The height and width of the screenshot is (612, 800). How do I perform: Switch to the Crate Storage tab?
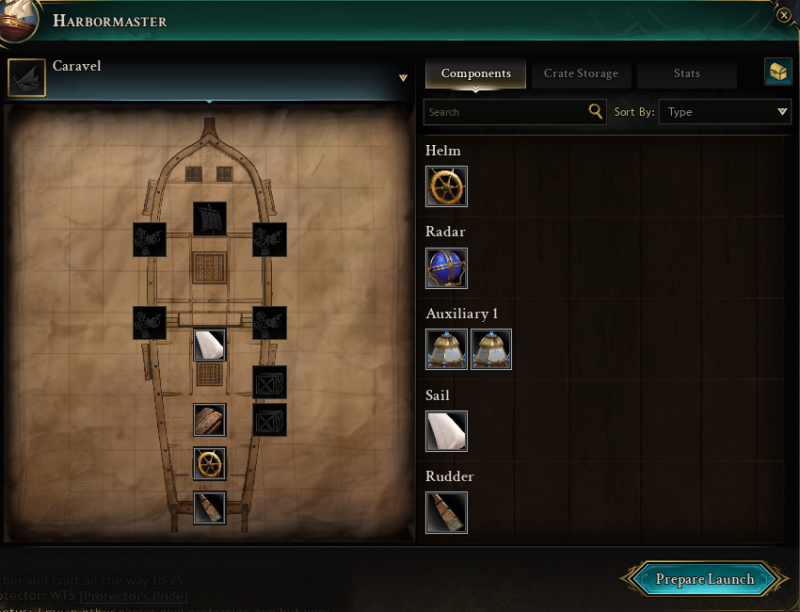tap(580, 73)
